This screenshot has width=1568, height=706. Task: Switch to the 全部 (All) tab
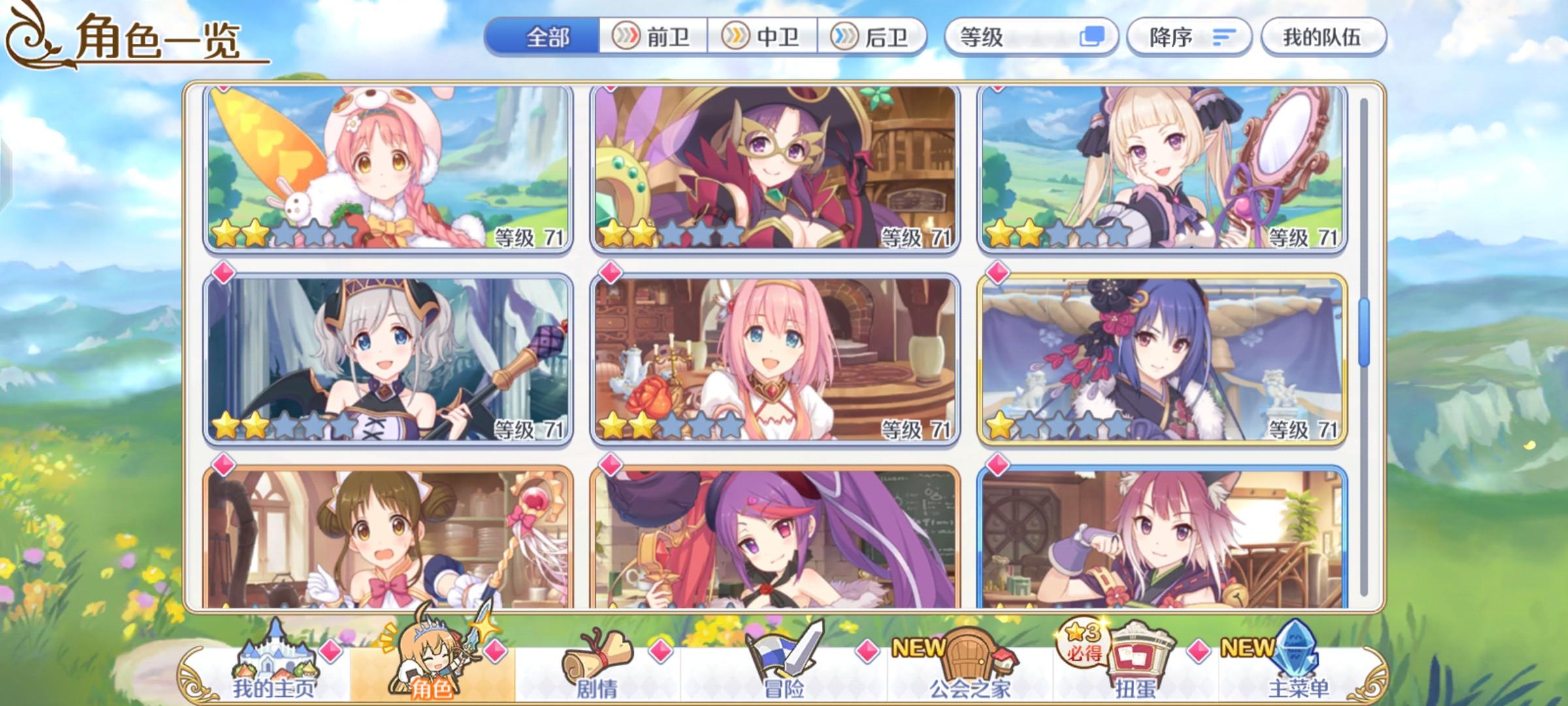click(549, 37)
